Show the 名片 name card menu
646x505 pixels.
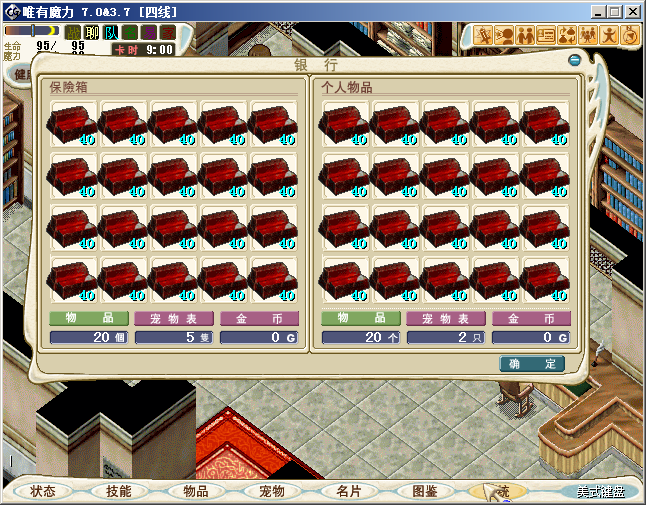click(348, 491)
